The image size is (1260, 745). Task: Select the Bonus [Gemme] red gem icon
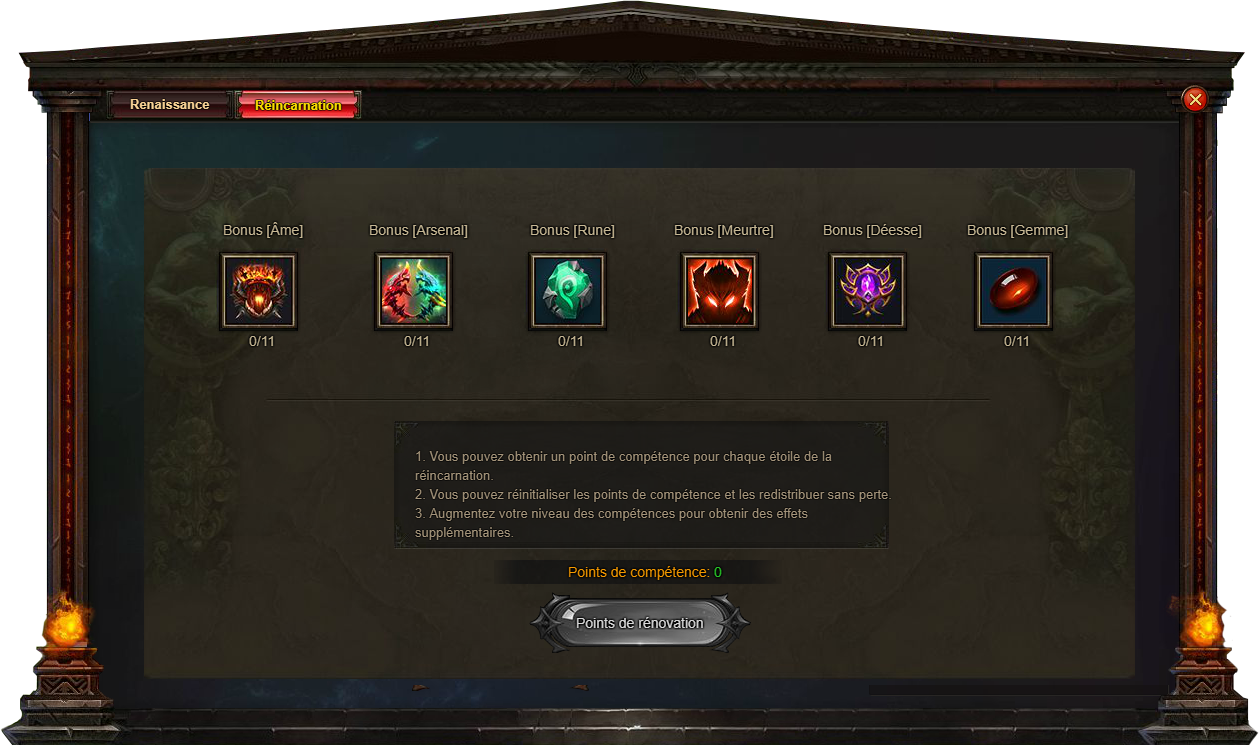coord(1013,291)
